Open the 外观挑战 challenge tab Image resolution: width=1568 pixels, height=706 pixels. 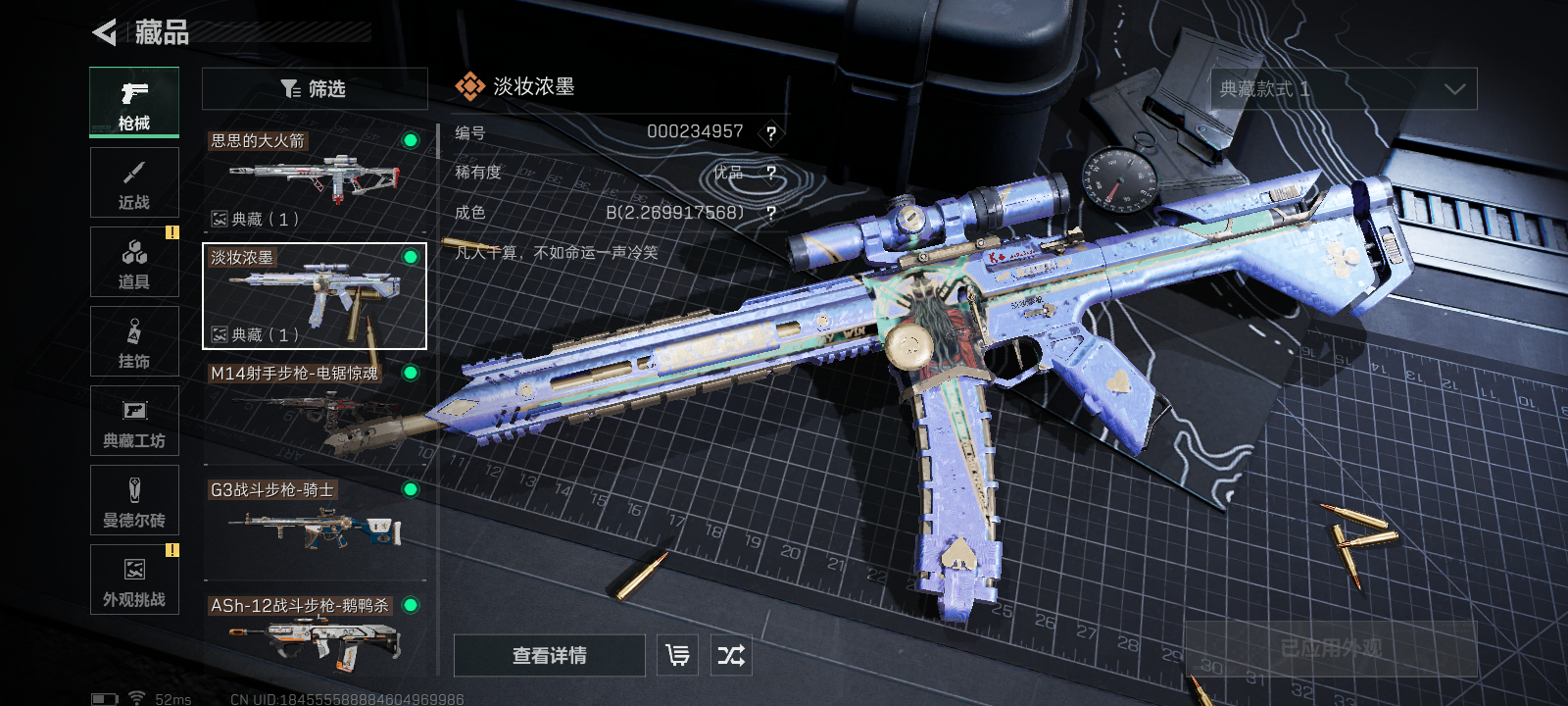(134, 580)
